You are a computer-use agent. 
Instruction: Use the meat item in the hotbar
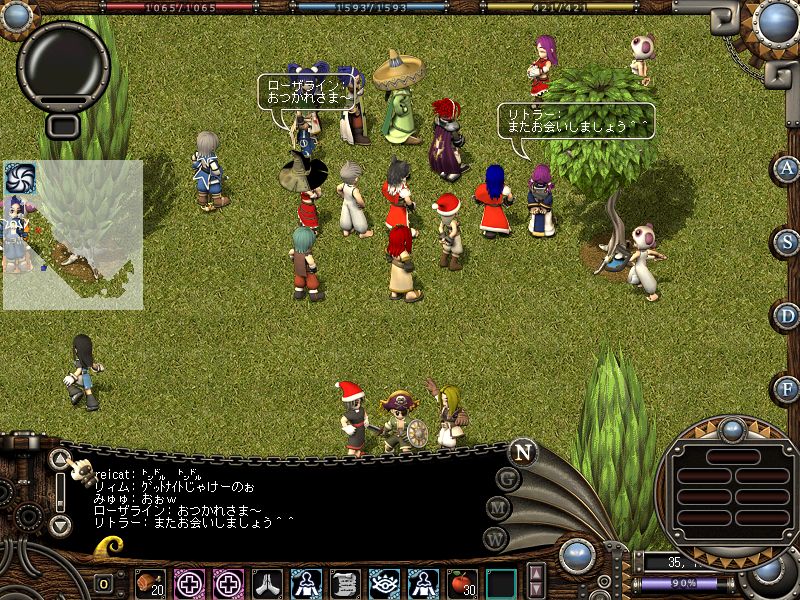coord(150,583)
